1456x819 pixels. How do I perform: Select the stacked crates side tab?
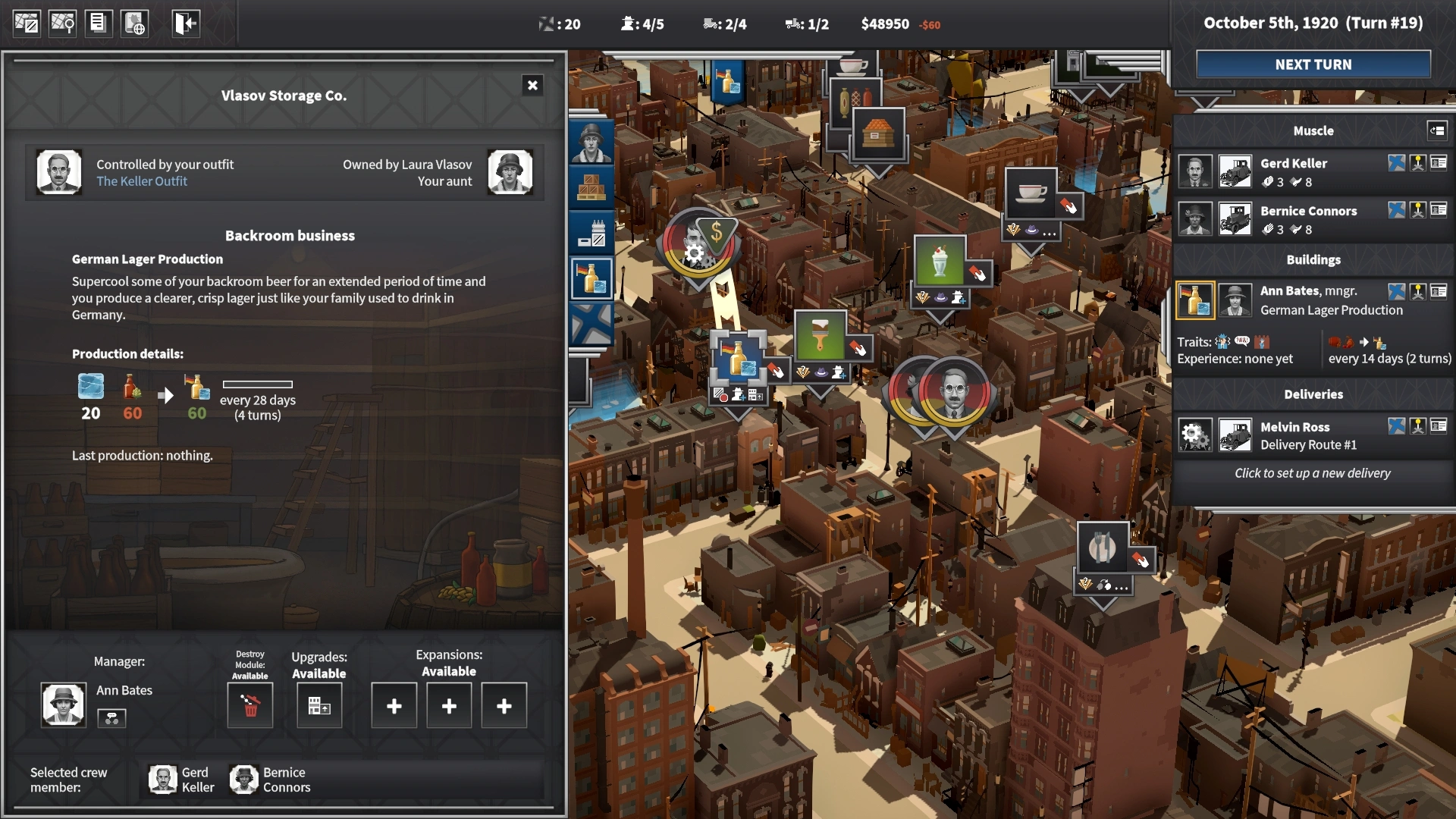point(591,187)
